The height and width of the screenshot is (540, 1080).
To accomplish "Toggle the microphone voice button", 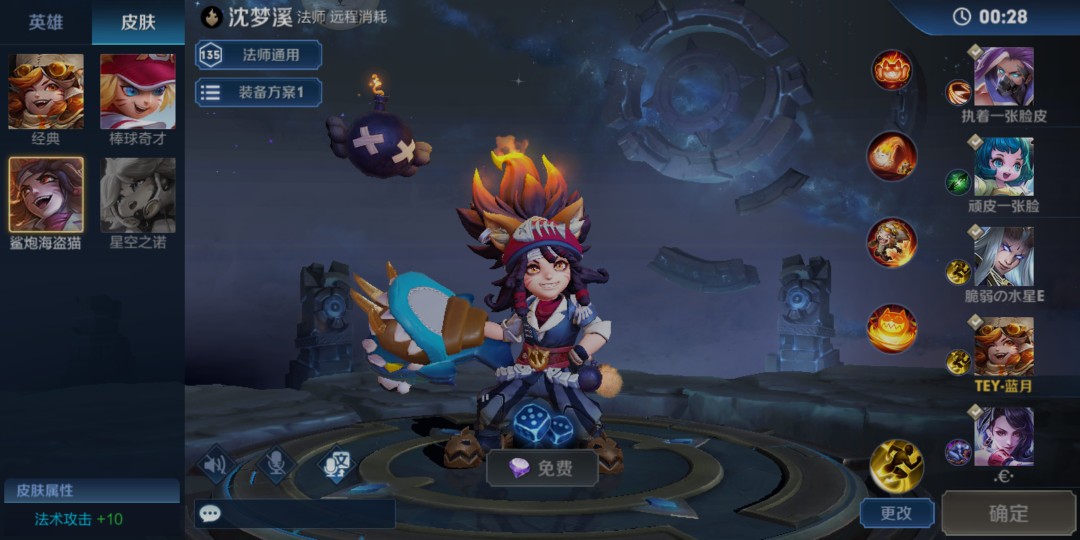I will [275, 464].
